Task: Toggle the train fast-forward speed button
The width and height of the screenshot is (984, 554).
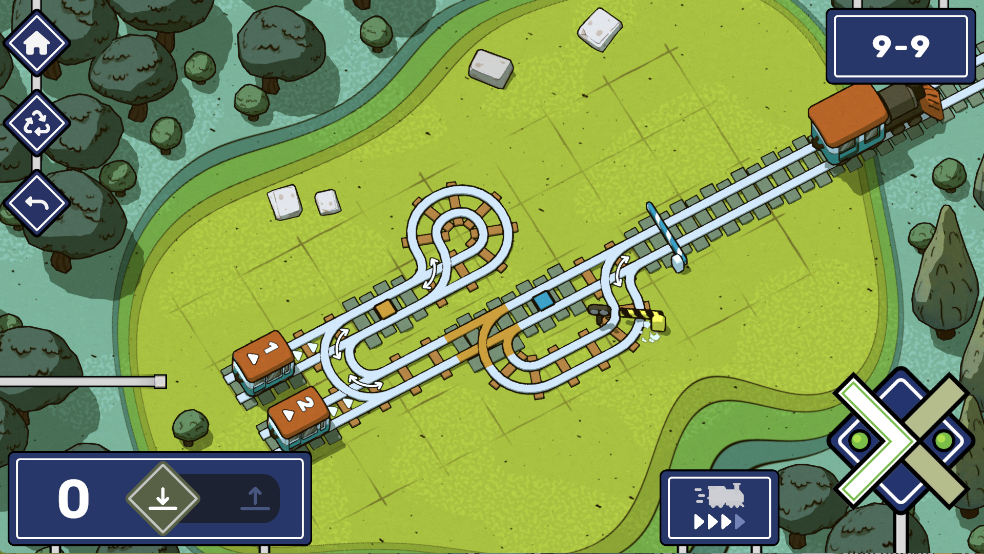Action: pos(719,508)
